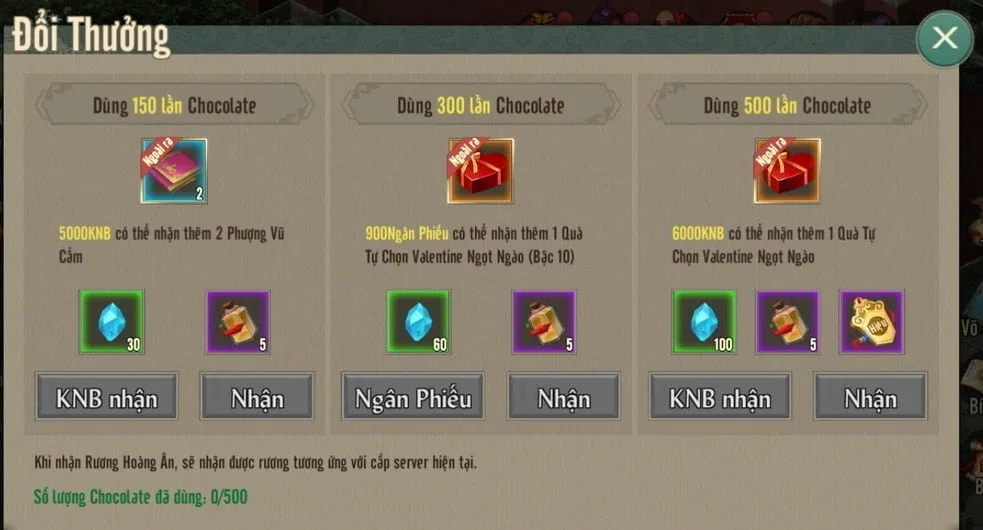View the 300 tier potion bottle item
Viewport: 983px width, 530px height.
click(544, 322)
